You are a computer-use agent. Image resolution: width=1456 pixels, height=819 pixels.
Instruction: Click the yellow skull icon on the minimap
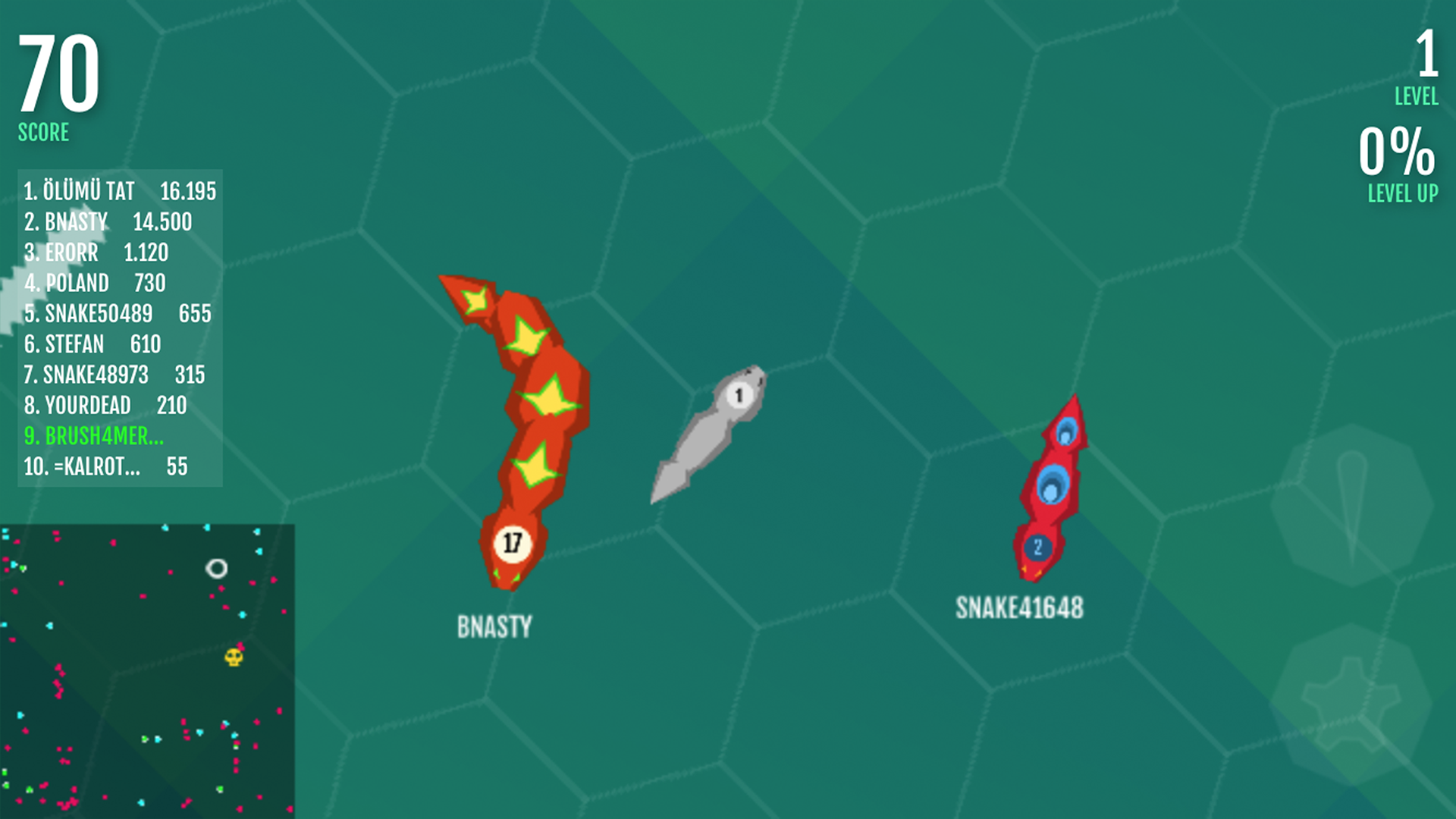pyautogui.click(x=233, y=657)
